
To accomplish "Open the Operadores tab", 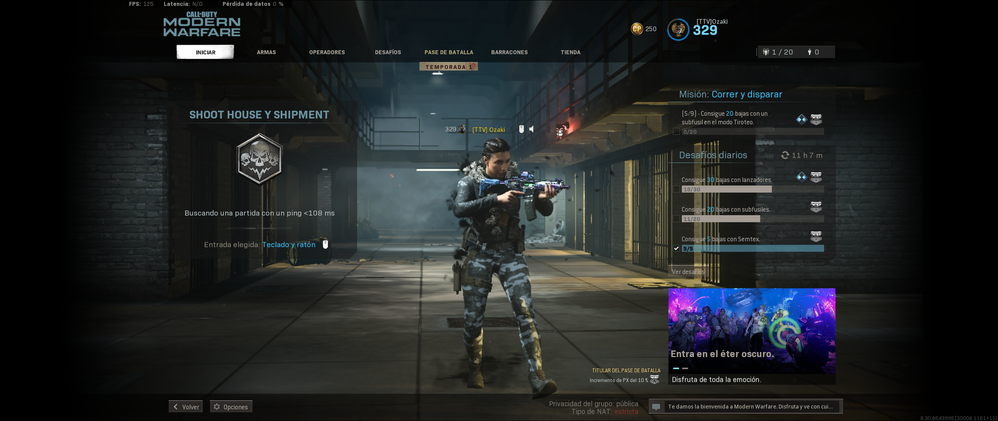I will [x=327, y=52].
